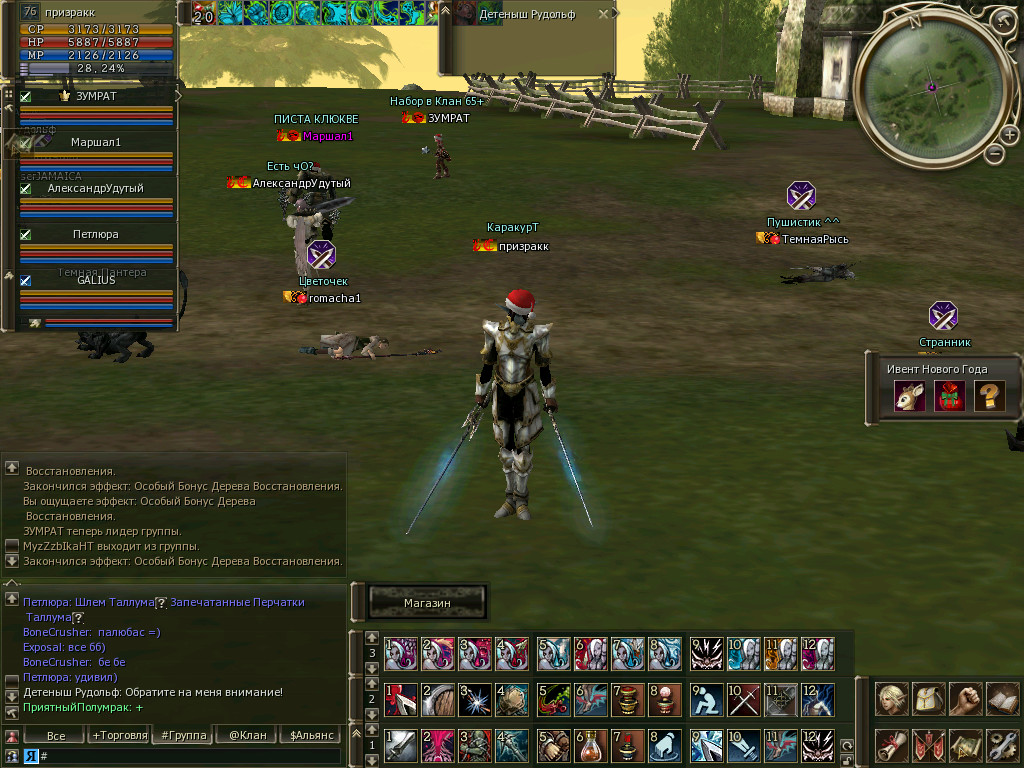
Task: Click the reindeer icon in New Year event panel
Action: [909, 396]
